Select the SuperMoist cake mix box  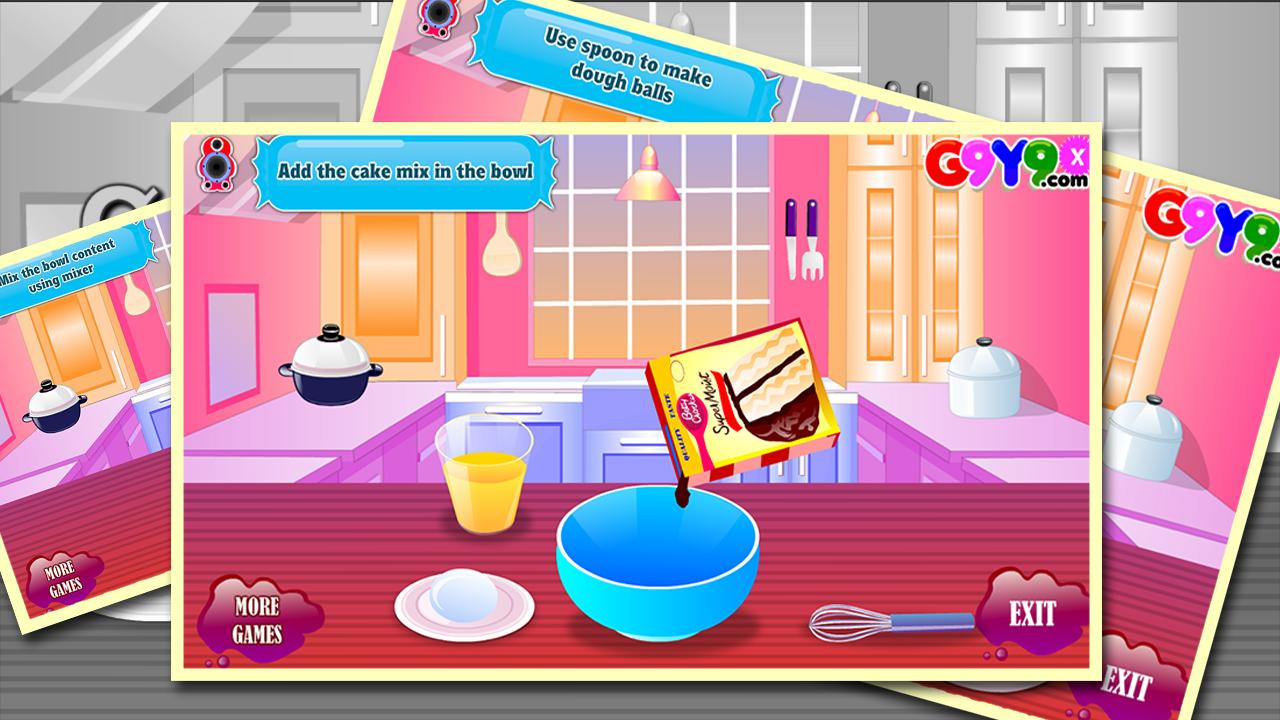[x=745, y=400]
